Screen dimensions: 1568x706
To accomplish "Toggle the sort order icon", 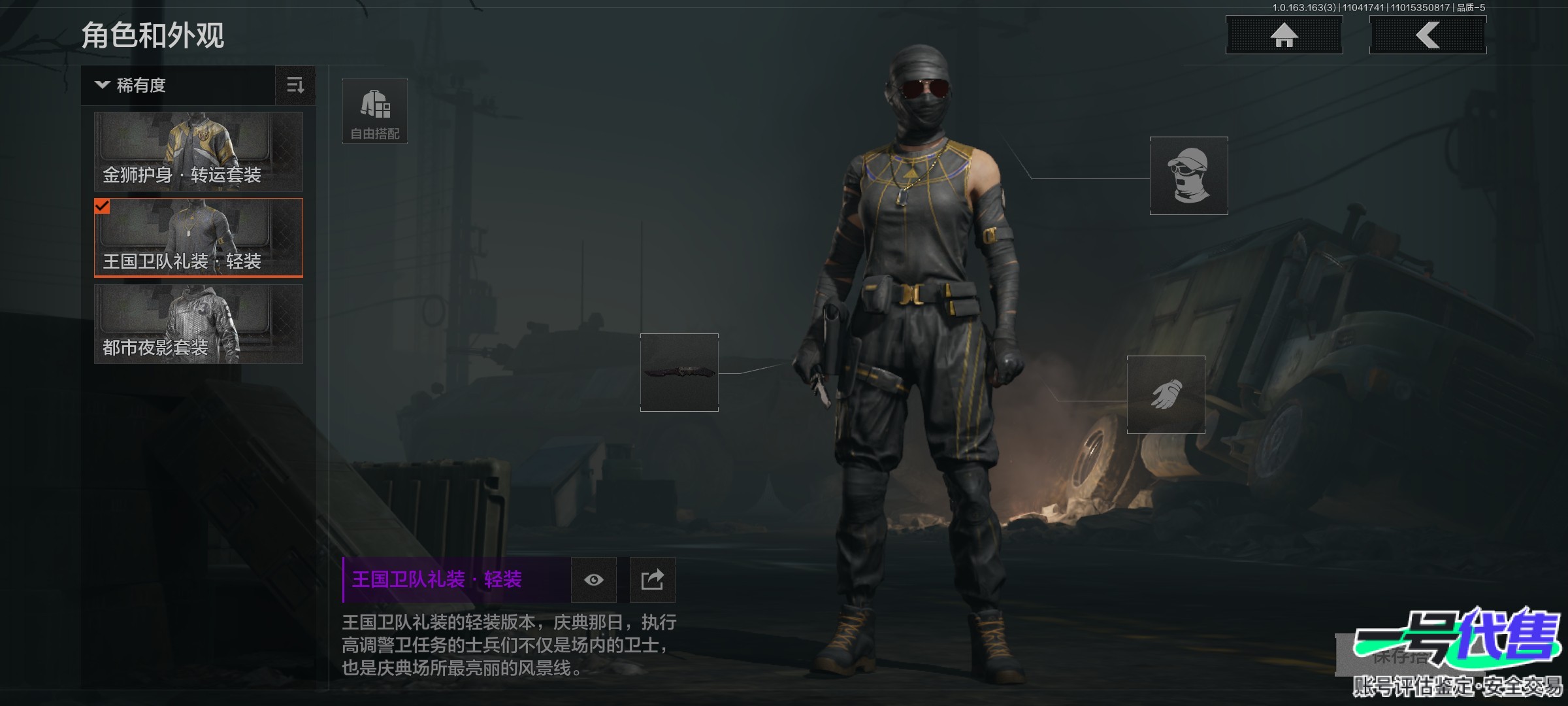I will click(295, 86).
